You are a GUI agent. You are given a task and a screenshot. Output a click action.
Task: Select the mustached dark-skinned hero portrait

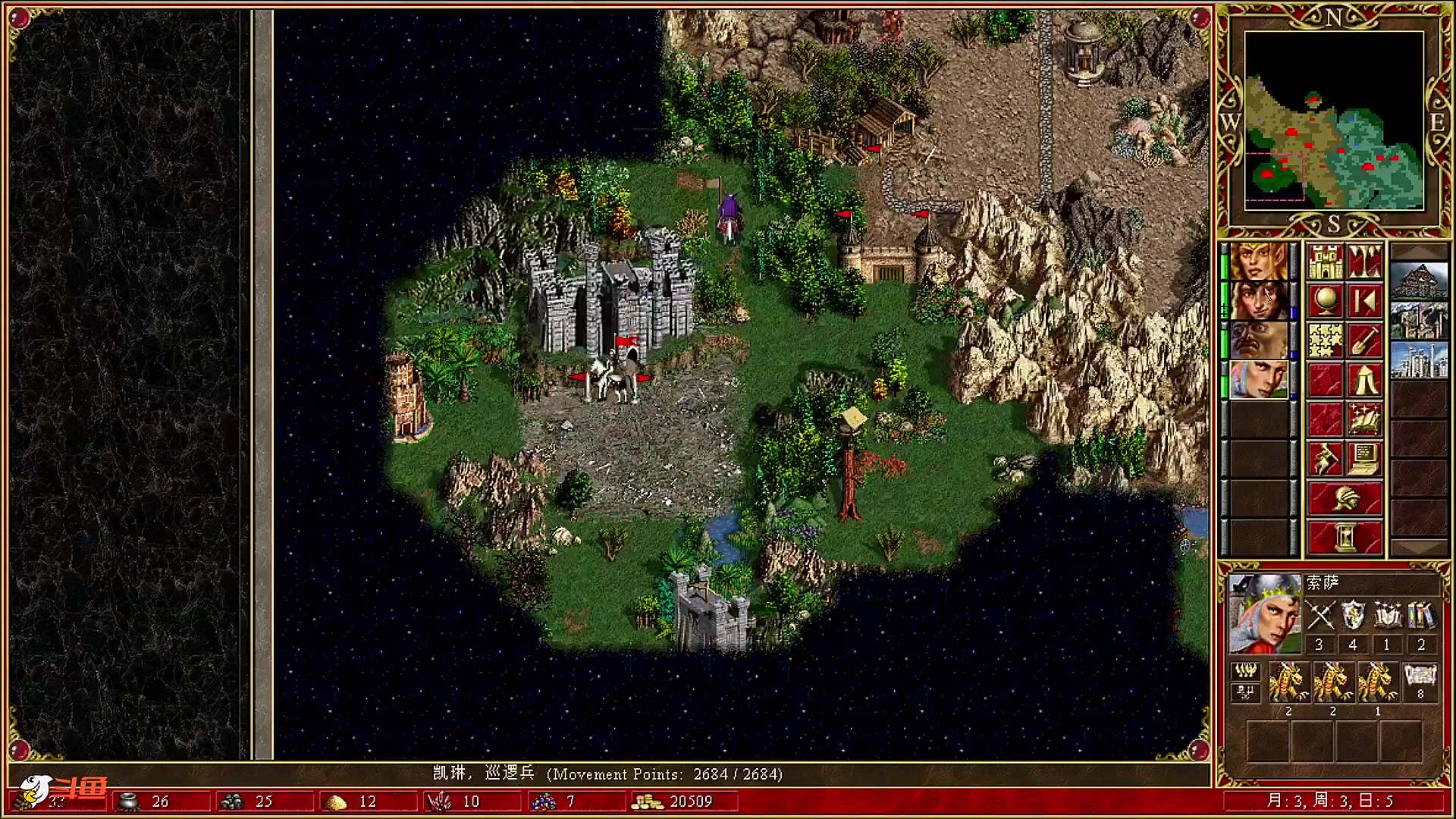[1258, 340]
